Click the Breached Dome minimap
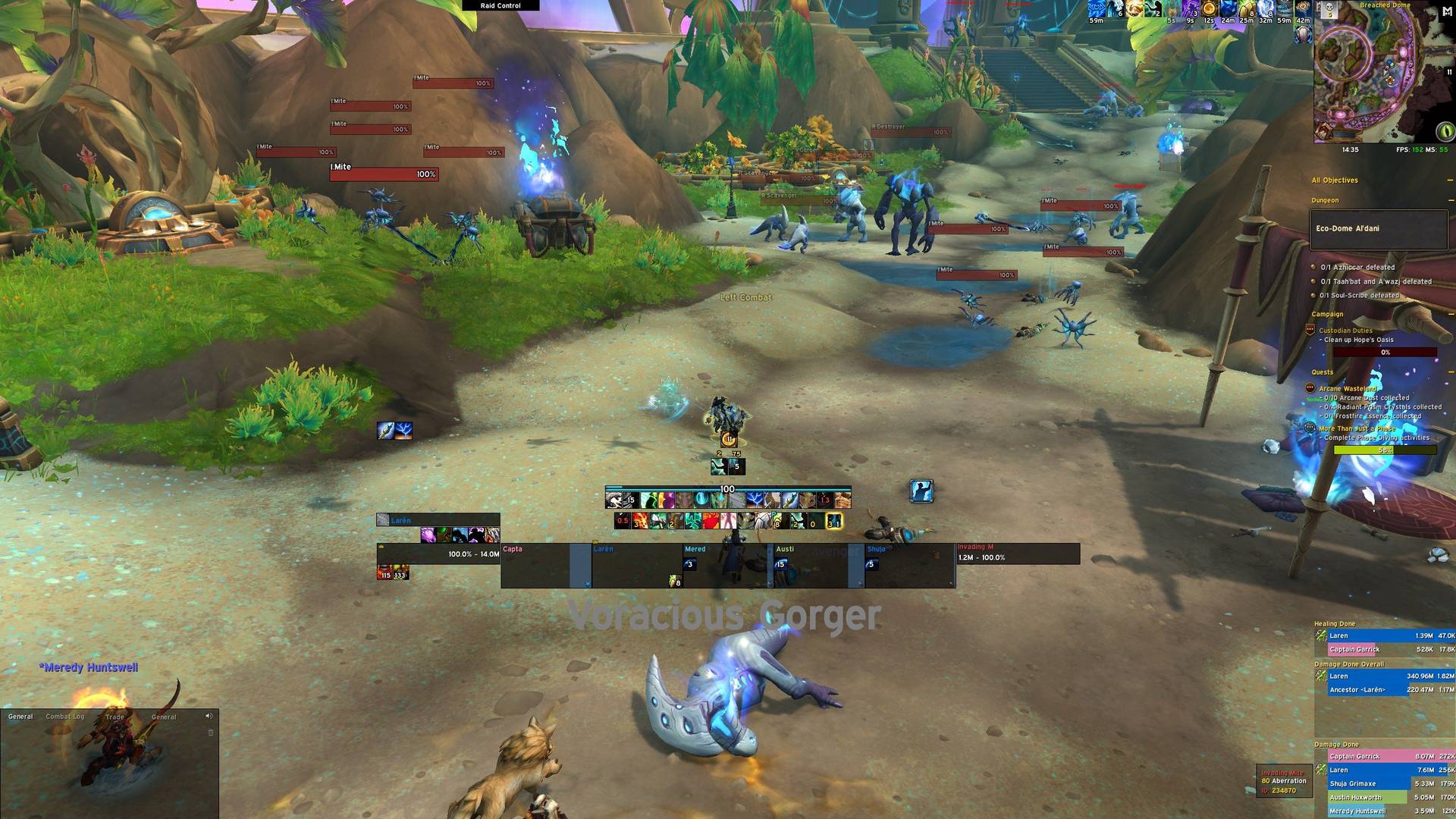The height and width of the screenshot is (819, 1456). [1364, 76]
